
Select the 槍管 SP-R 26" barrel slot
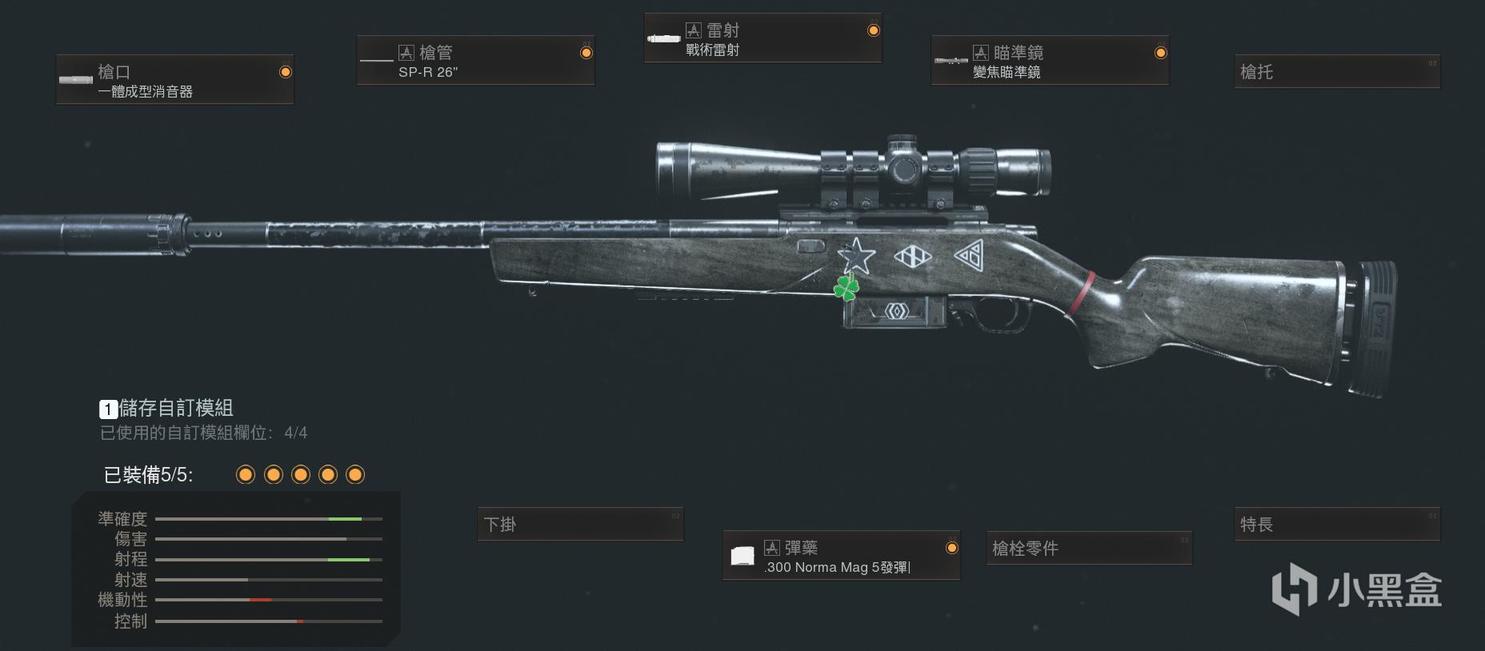(x=476, y=61)
